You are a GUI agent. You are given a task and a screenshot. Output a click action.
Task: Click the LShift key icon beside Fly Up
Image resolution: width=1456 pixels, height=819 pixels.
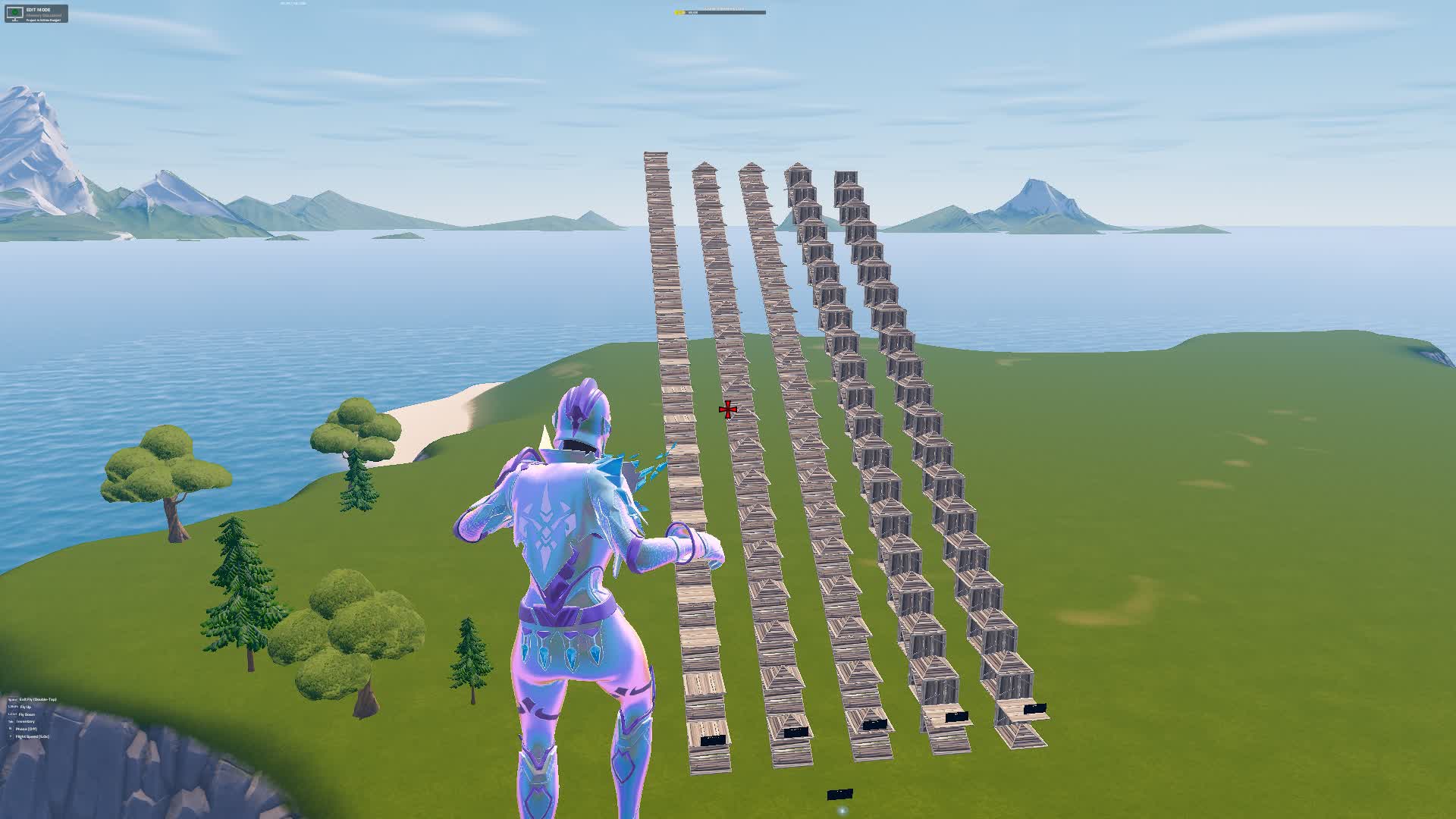(11, 707)
